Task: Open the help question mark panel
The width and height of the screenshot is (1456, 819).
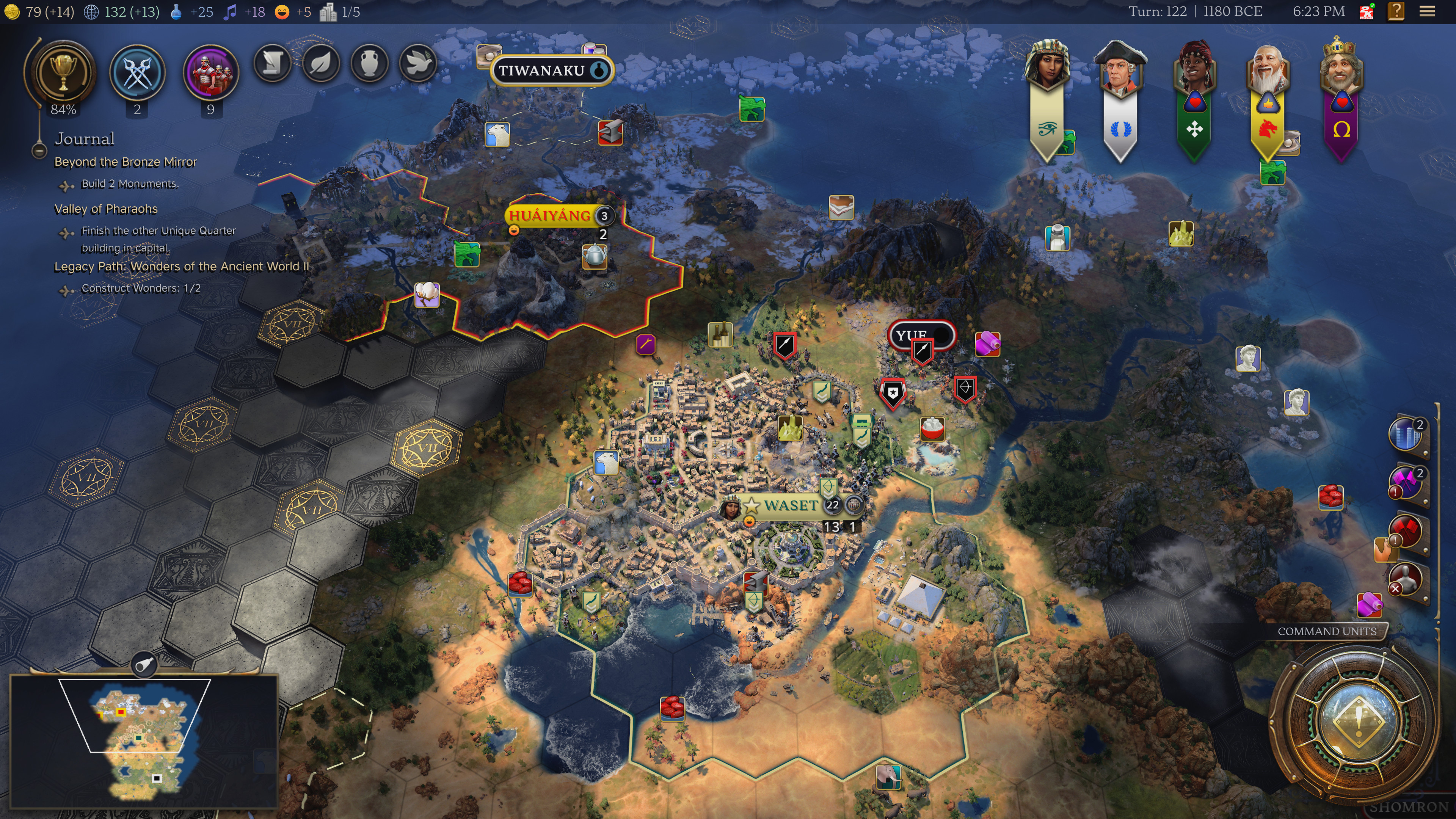Action: coord(1397,11)
